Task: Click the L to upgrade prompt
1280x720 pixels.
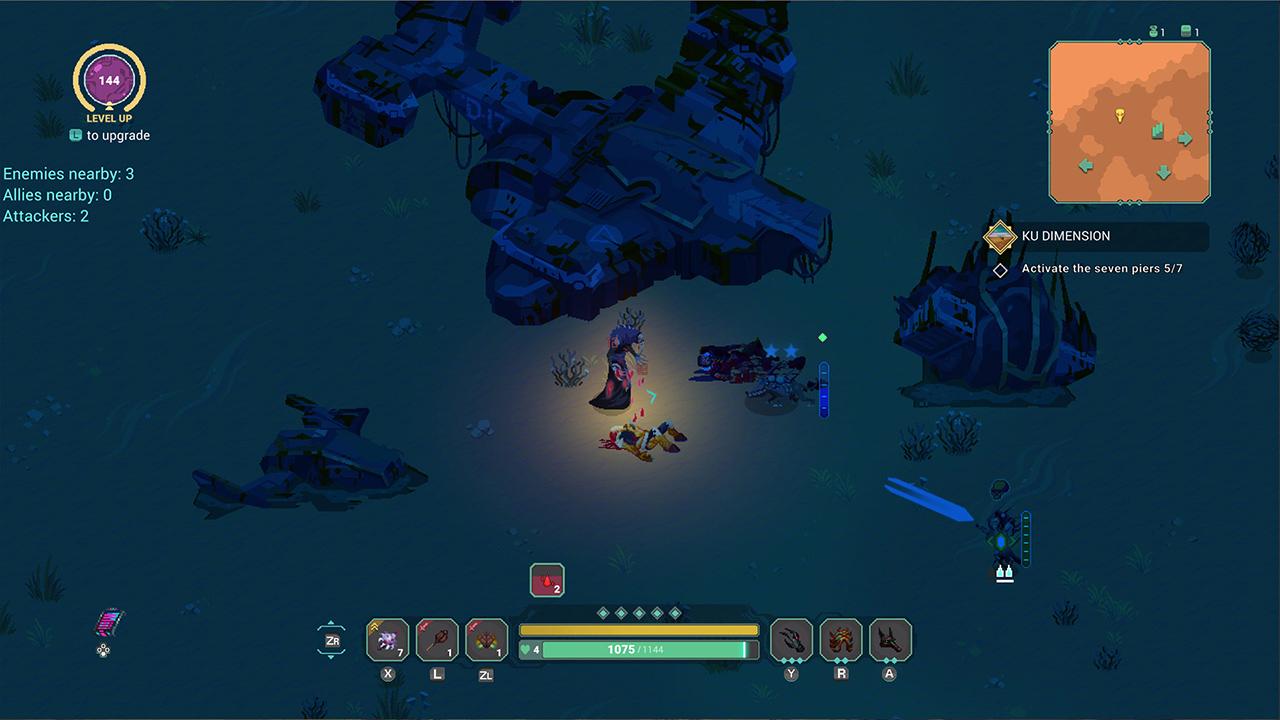Action: point(109,135)
